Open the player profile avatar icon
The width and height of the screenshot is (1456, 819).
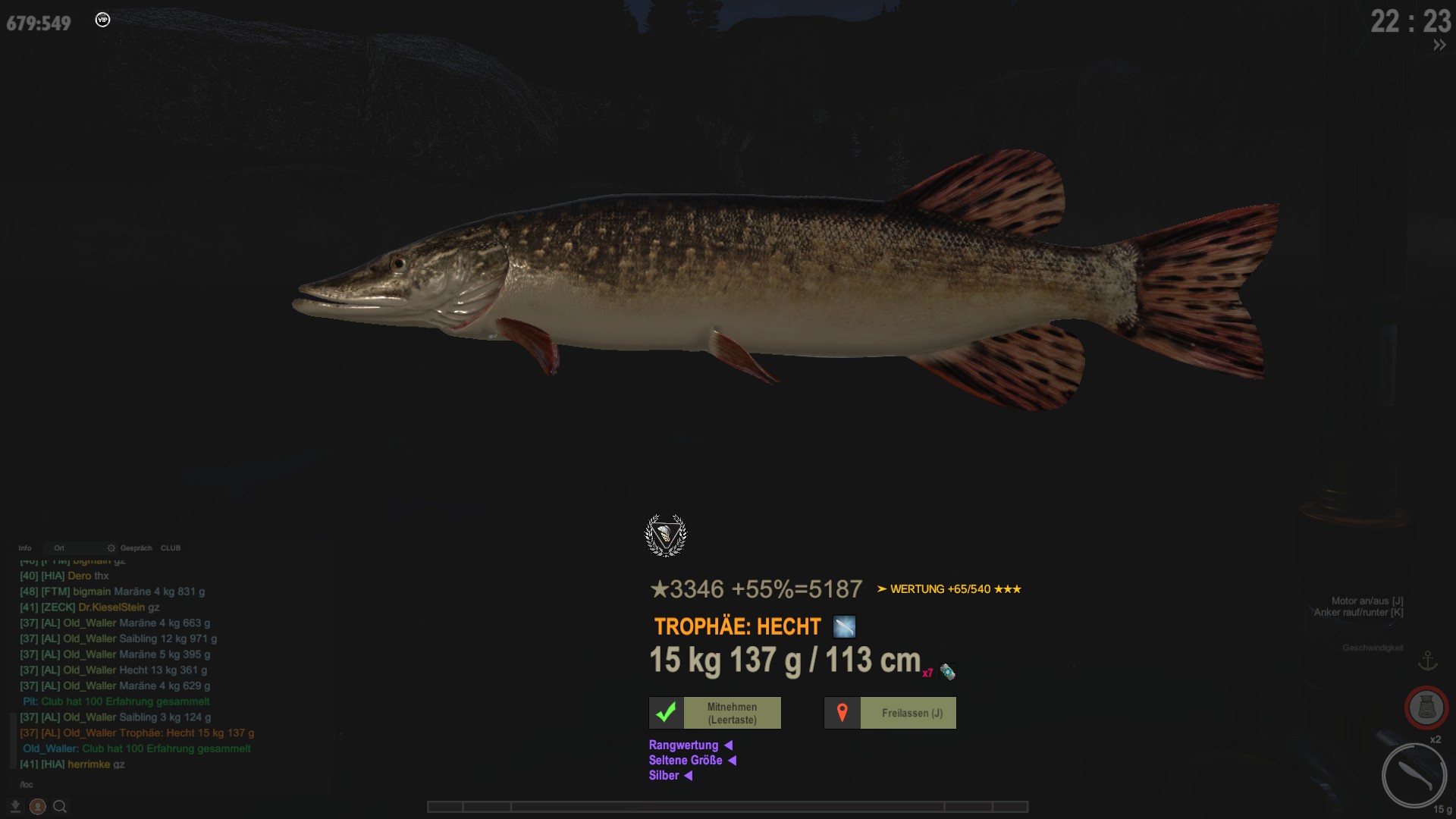(x=37, y=807)
